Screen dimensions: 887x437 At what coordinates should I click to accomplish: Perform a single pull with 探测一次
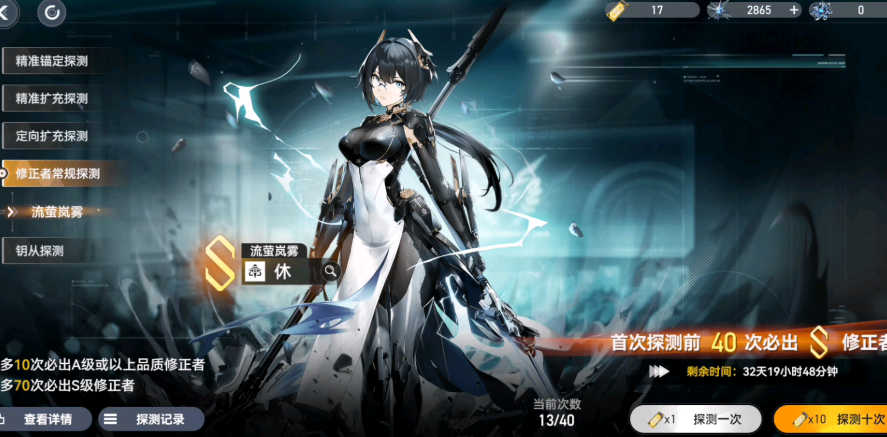click(694, 419)
